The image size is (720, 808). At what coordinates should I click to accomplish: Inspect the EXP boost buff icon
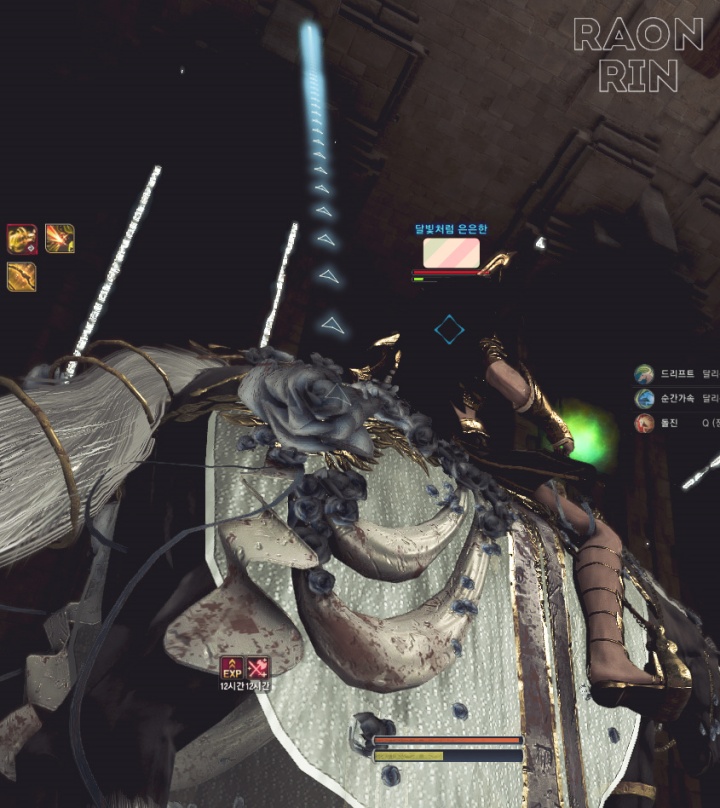(232, 667)
